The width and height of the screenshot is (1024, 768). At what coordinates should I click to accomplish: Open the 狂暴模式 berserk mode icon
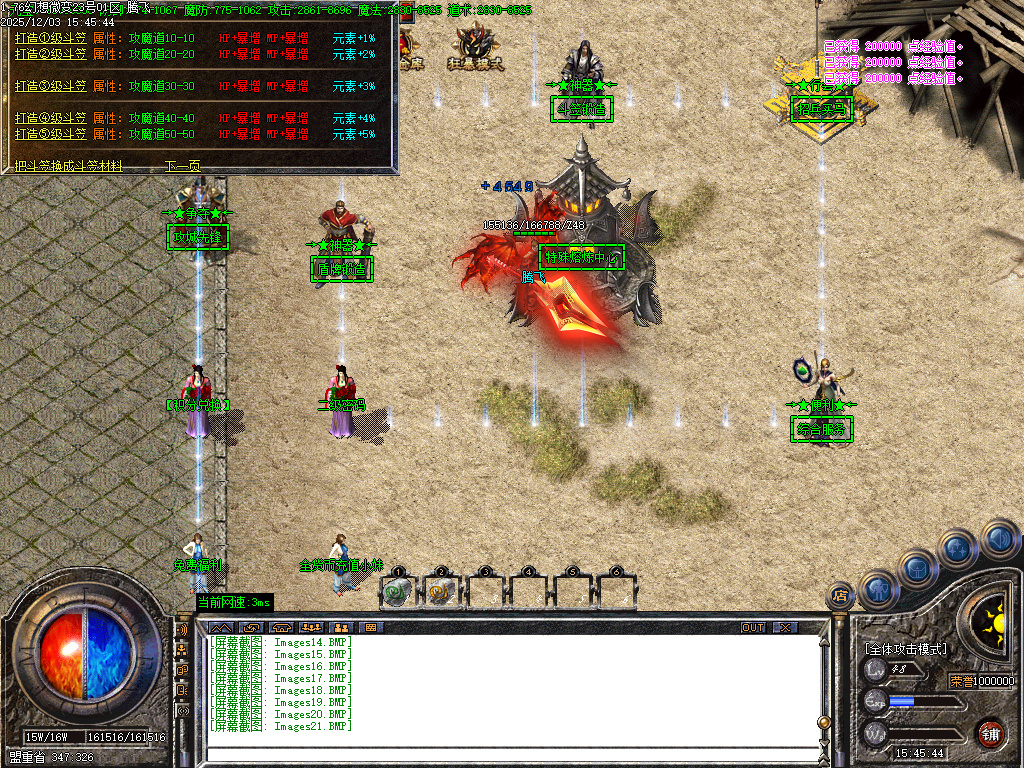pyautogui.click(x=475, y=48)
